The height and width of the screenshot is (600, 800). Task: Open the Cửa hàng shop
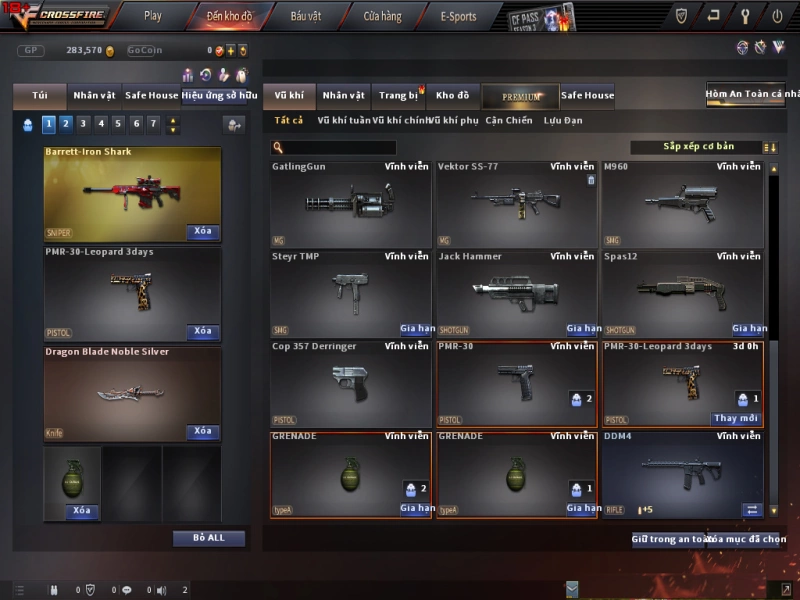pos(382,16)
